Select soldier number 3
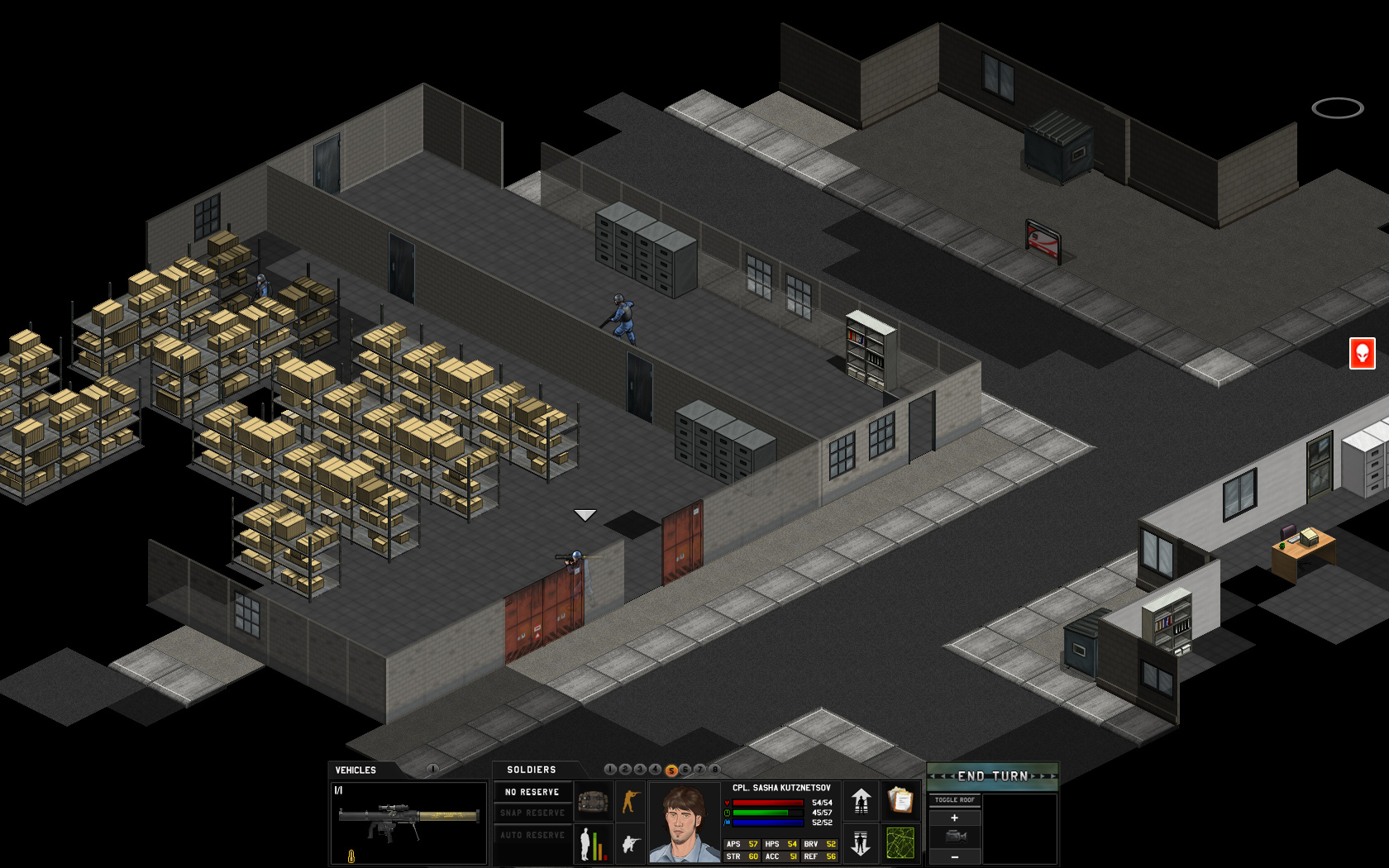Viewport: 1389px width, 868px height. pos(641,770)
